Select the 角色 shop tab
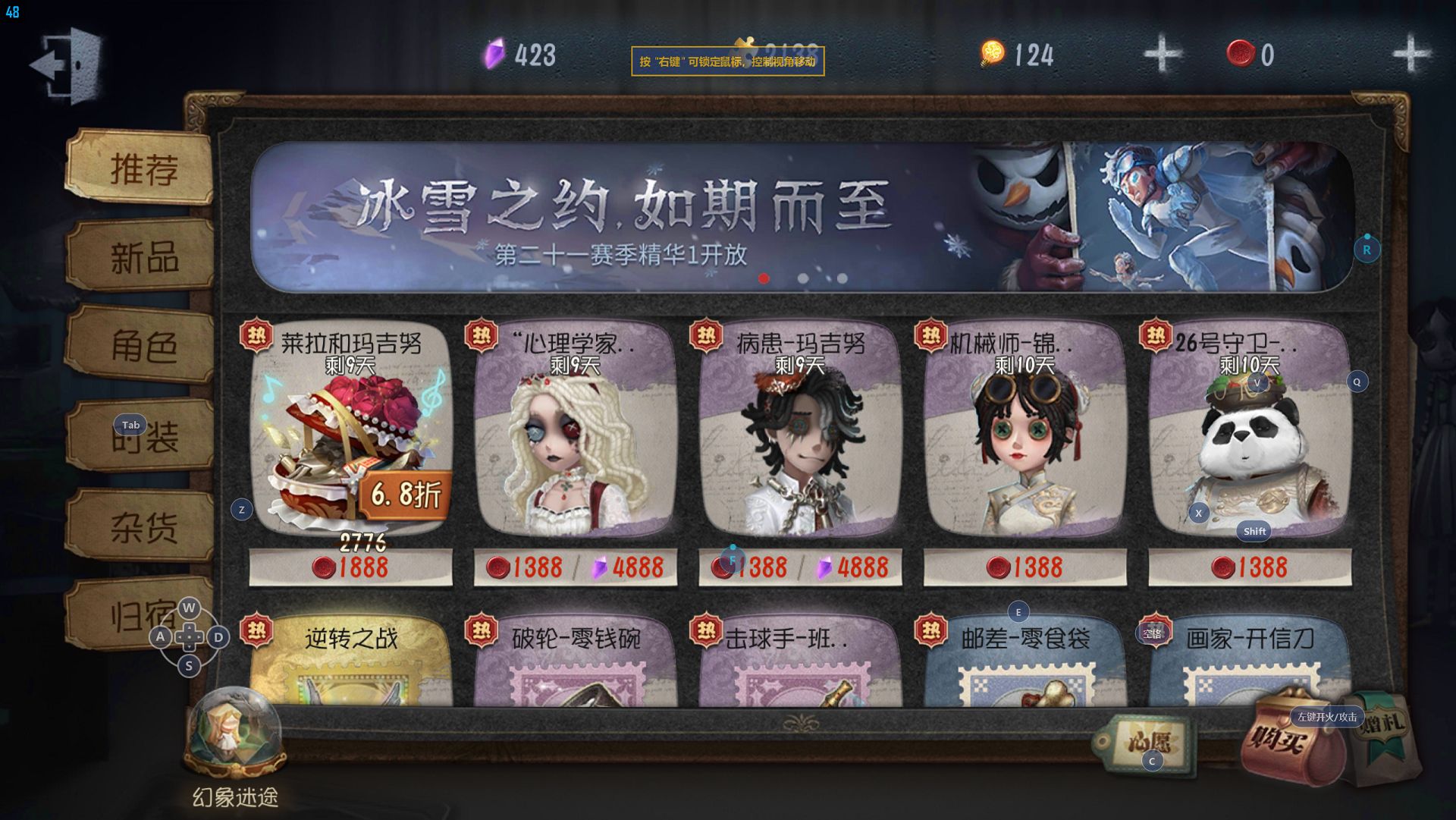1456x820 pixels. (x=143, y=347)
